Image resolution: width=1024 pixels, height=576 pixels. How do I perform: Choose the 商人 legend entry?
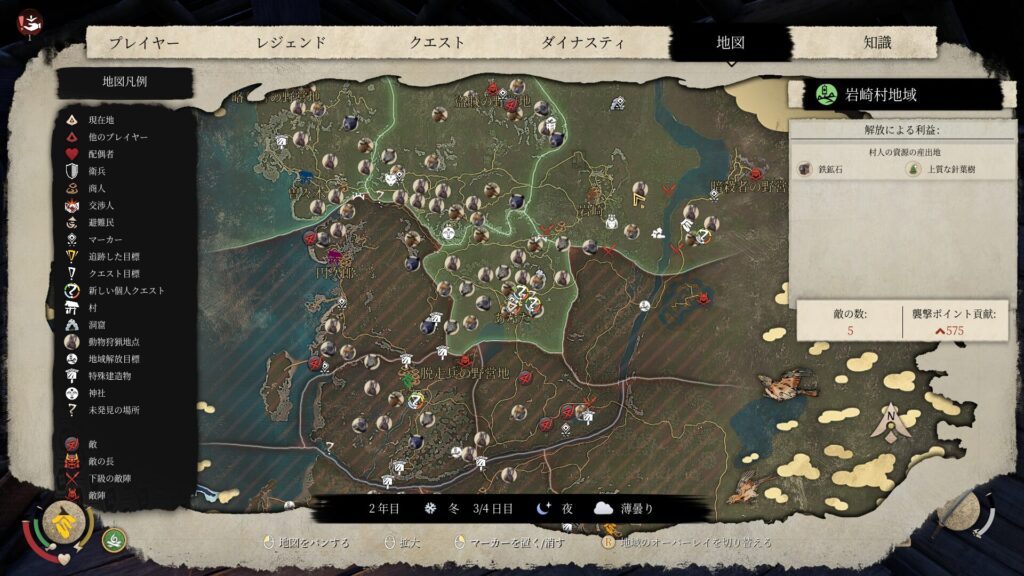tap(97, 188)
